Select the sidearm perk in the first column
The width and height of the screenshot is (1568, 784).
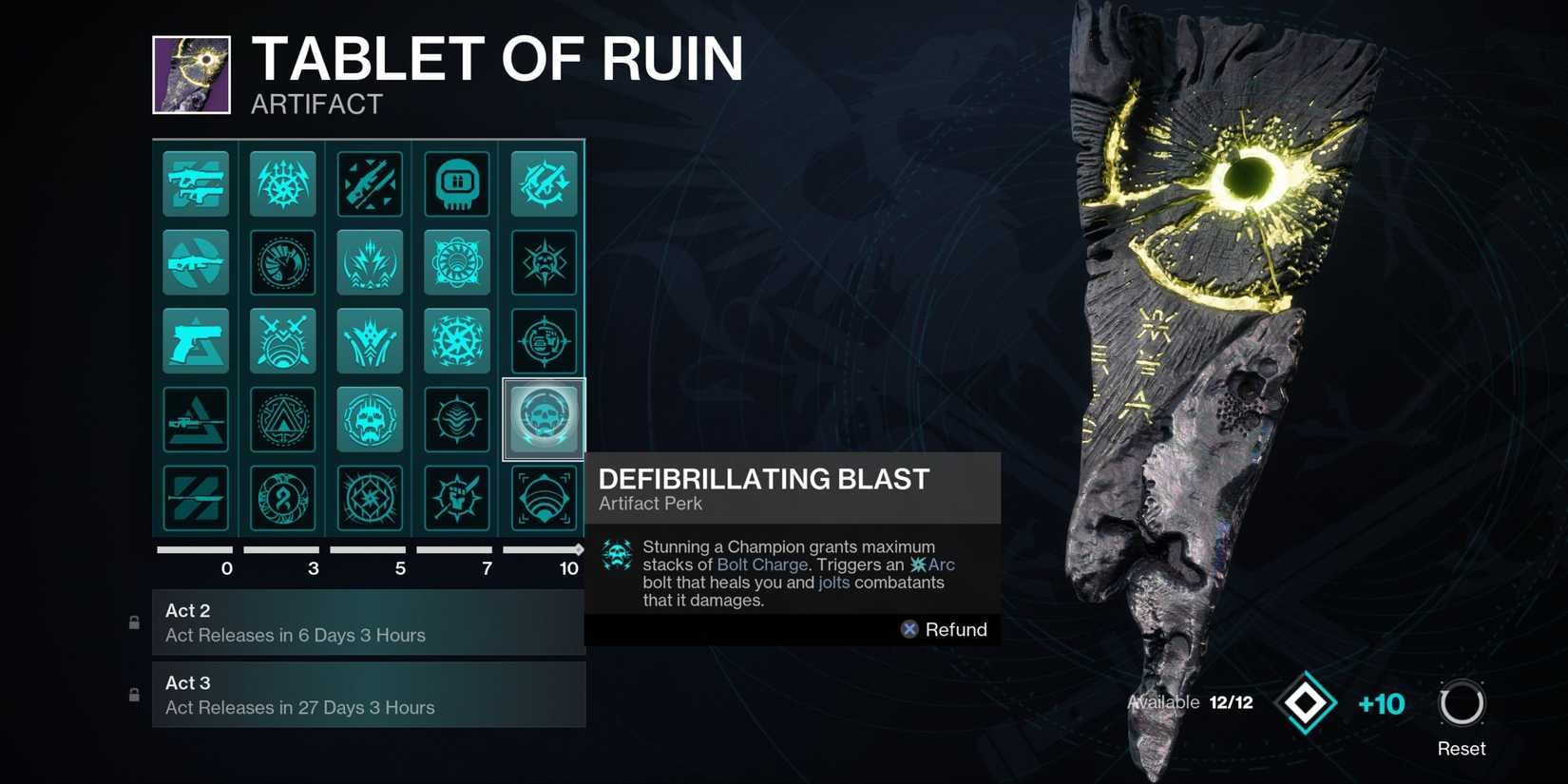195,341
